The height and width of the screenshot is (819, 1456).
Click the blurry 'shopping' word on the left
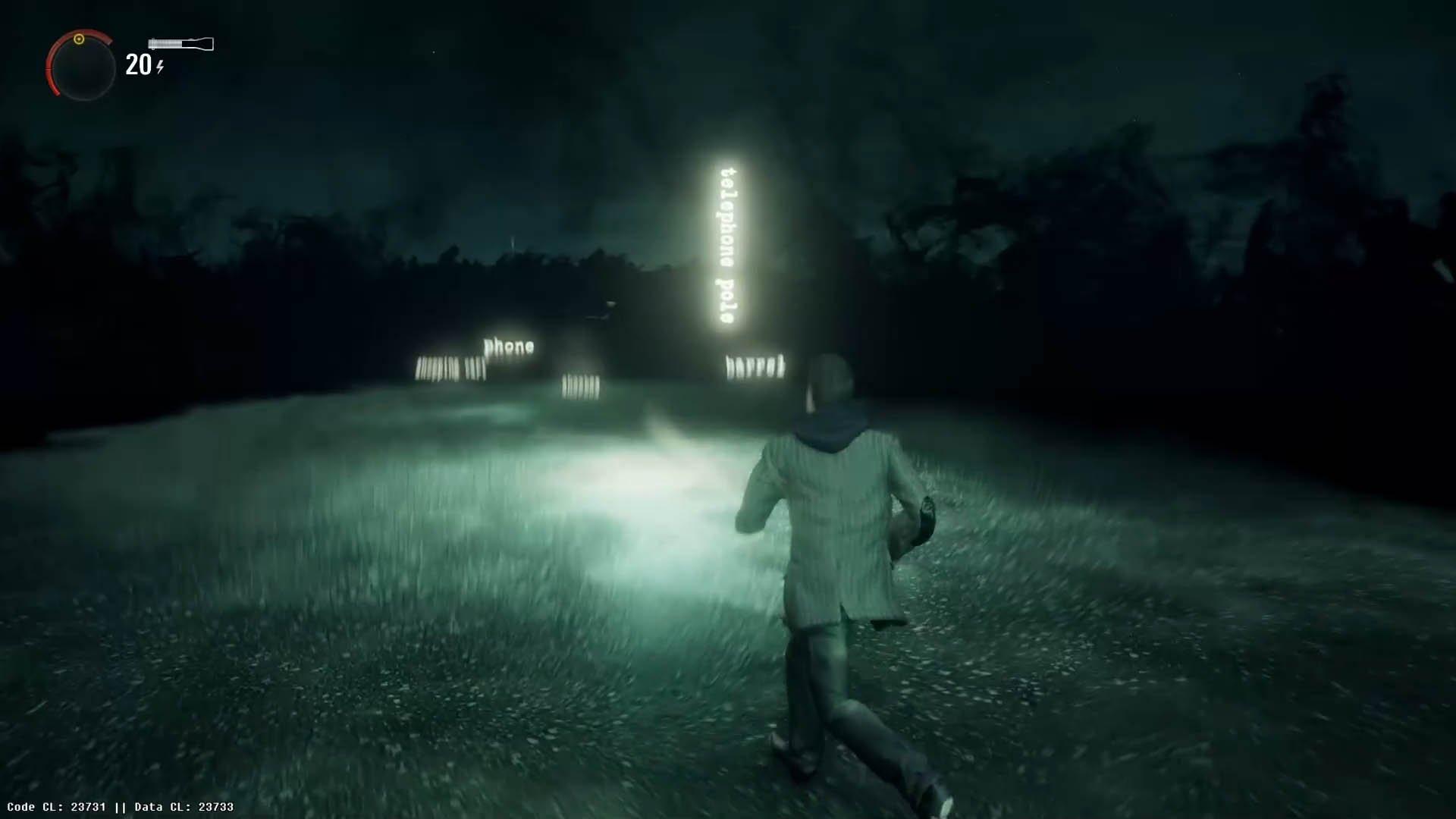coord(440,366)
